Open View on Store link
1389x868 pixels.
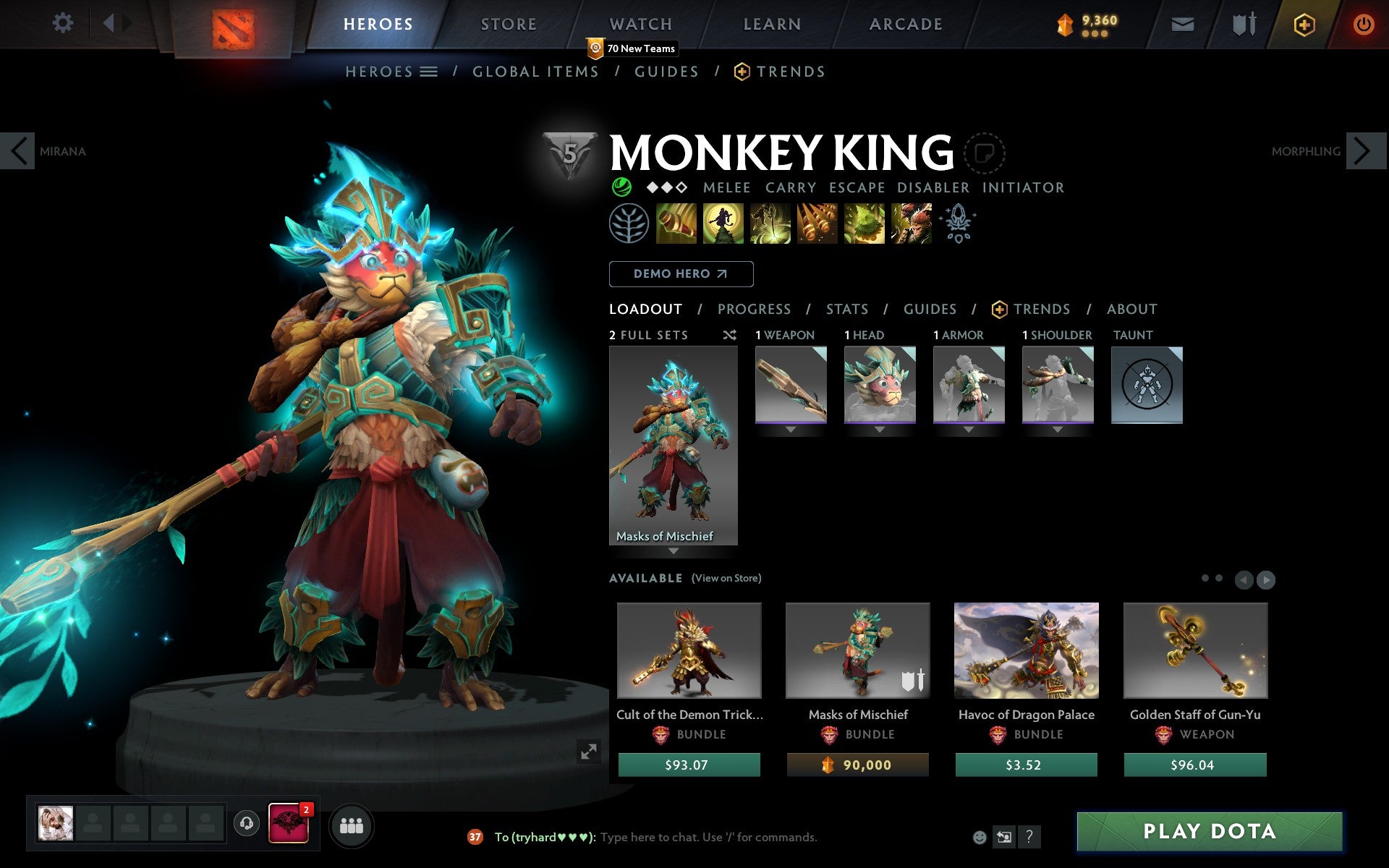coord(726,578)
